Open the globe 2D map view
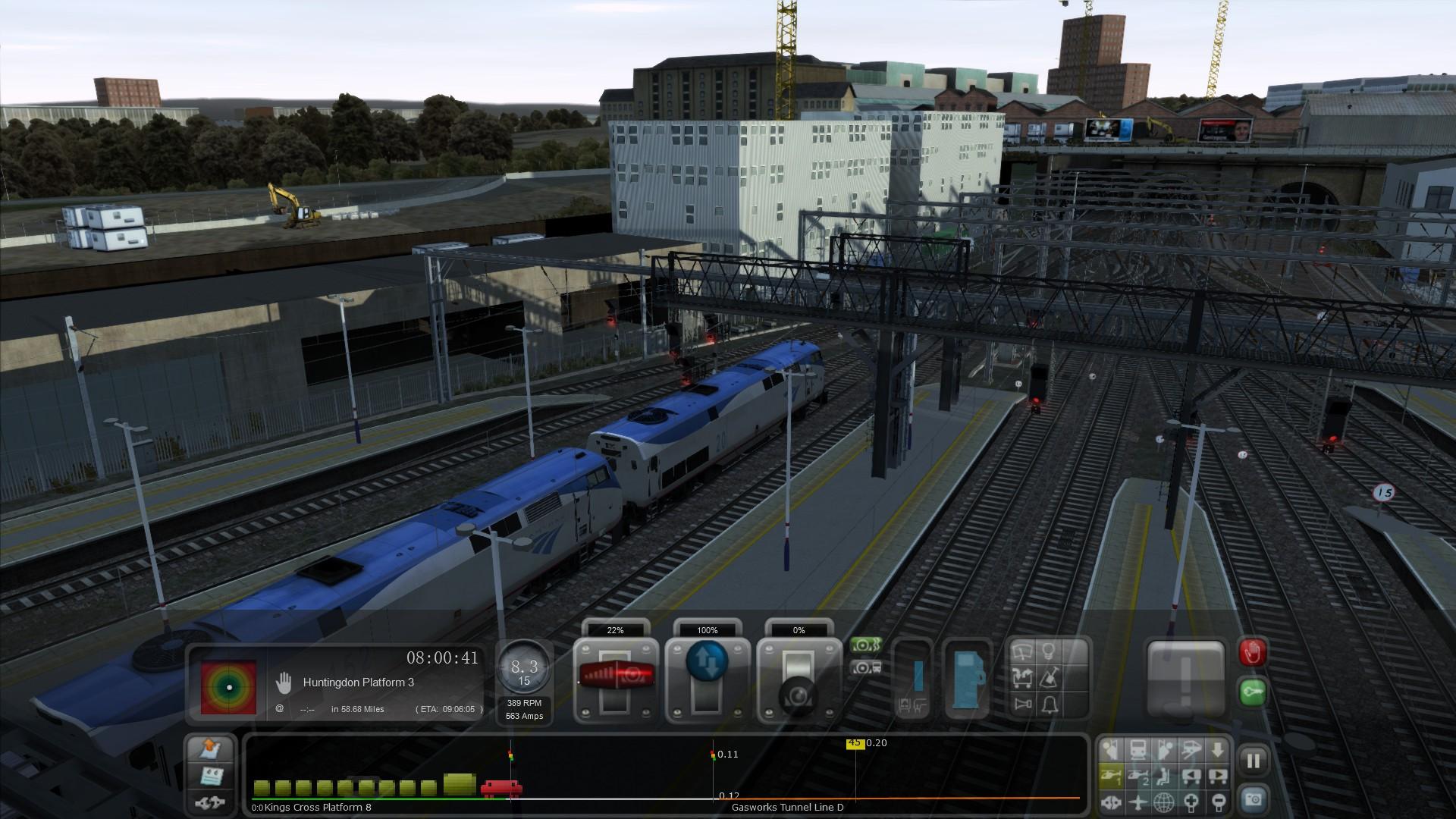The image size is (1456, 819). 1164,802
